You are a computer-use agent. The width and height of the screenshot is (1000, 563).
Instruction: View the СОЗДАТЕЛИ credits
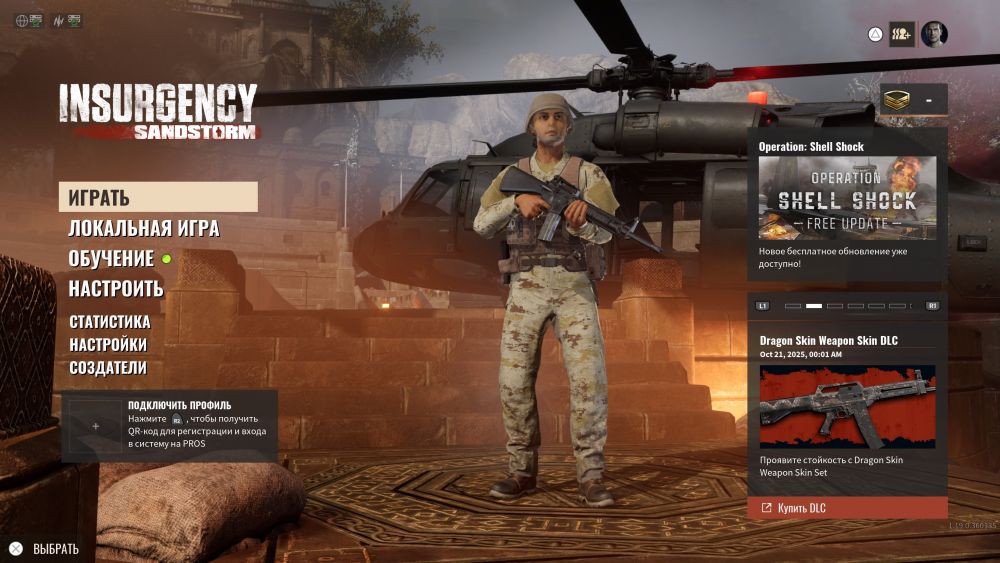(x=108, y=368)
